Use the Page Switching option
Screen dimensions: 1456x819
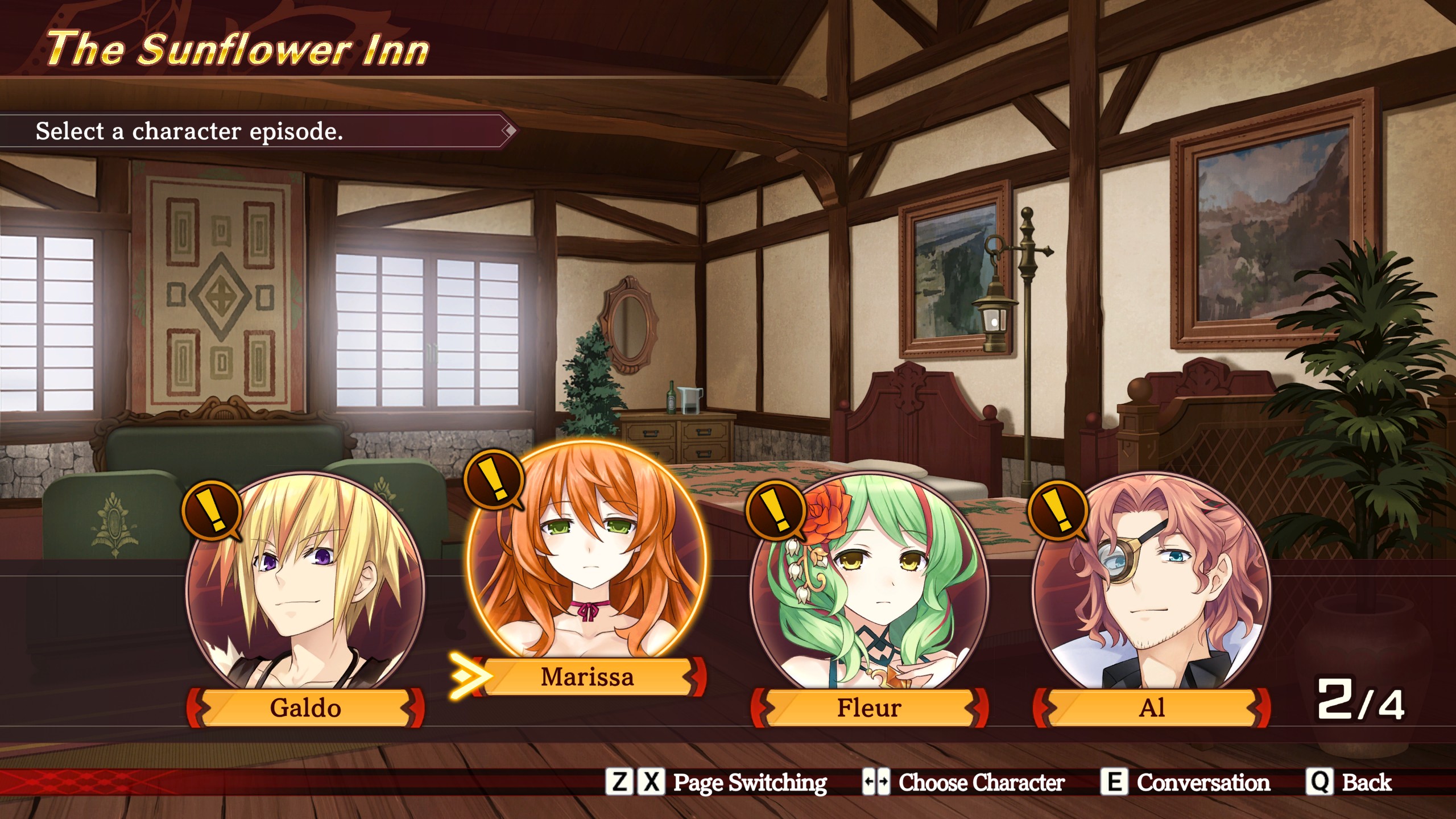click(717, 783)
